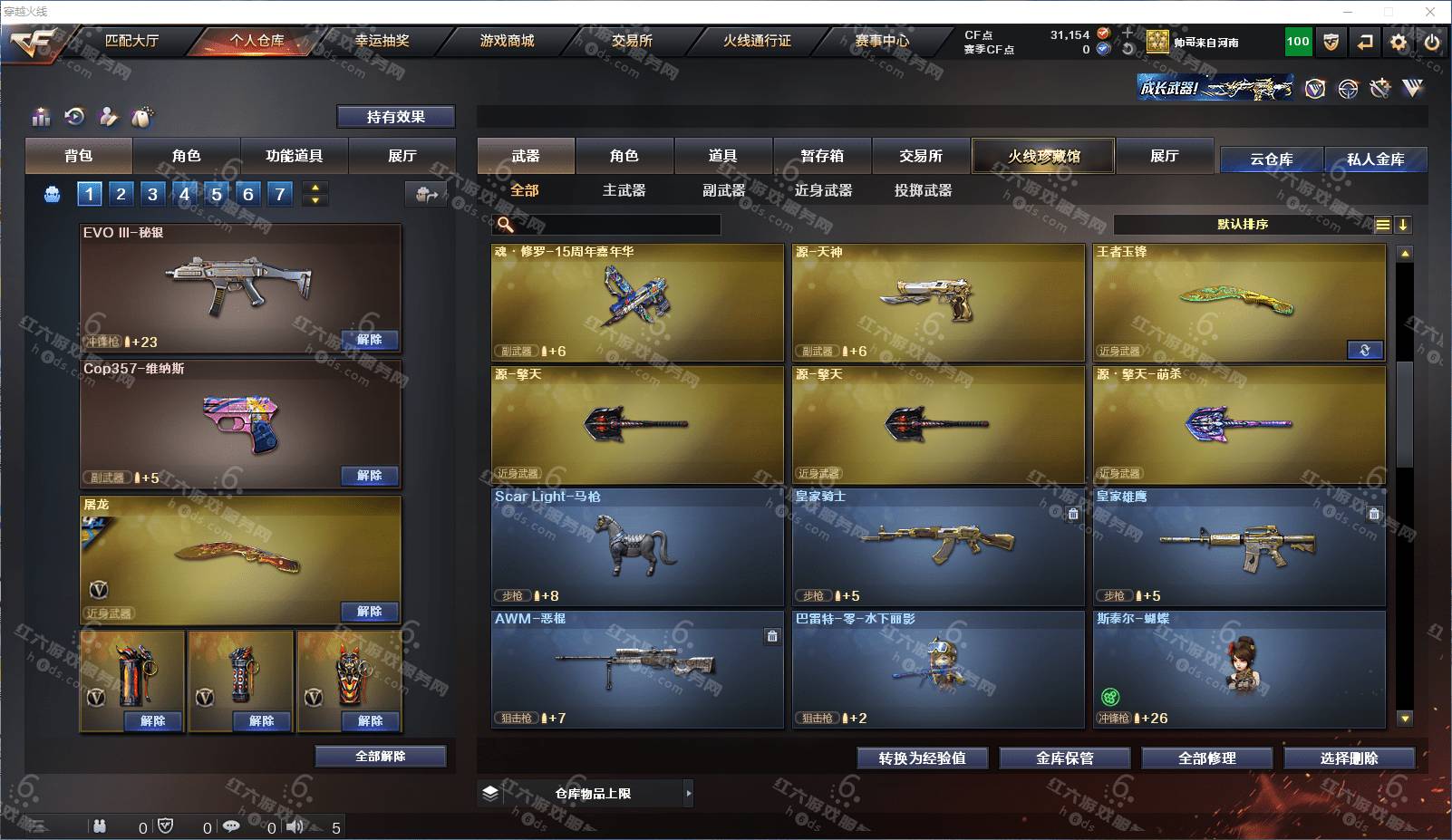The height and width of the screenshot is (840, 1452).
Task: Switch to backpack number 3
Action: click(152, 194)
